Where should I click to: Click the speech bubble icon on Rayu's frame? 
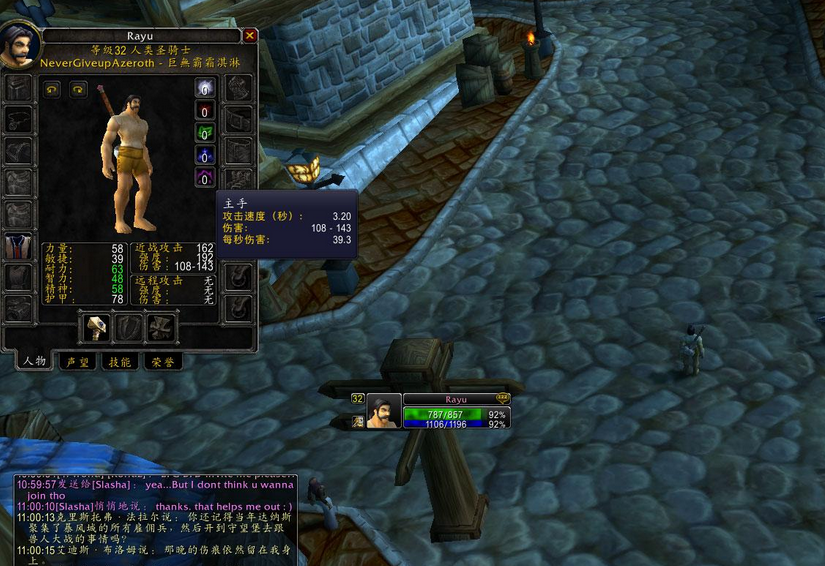[x=502, y=398]
